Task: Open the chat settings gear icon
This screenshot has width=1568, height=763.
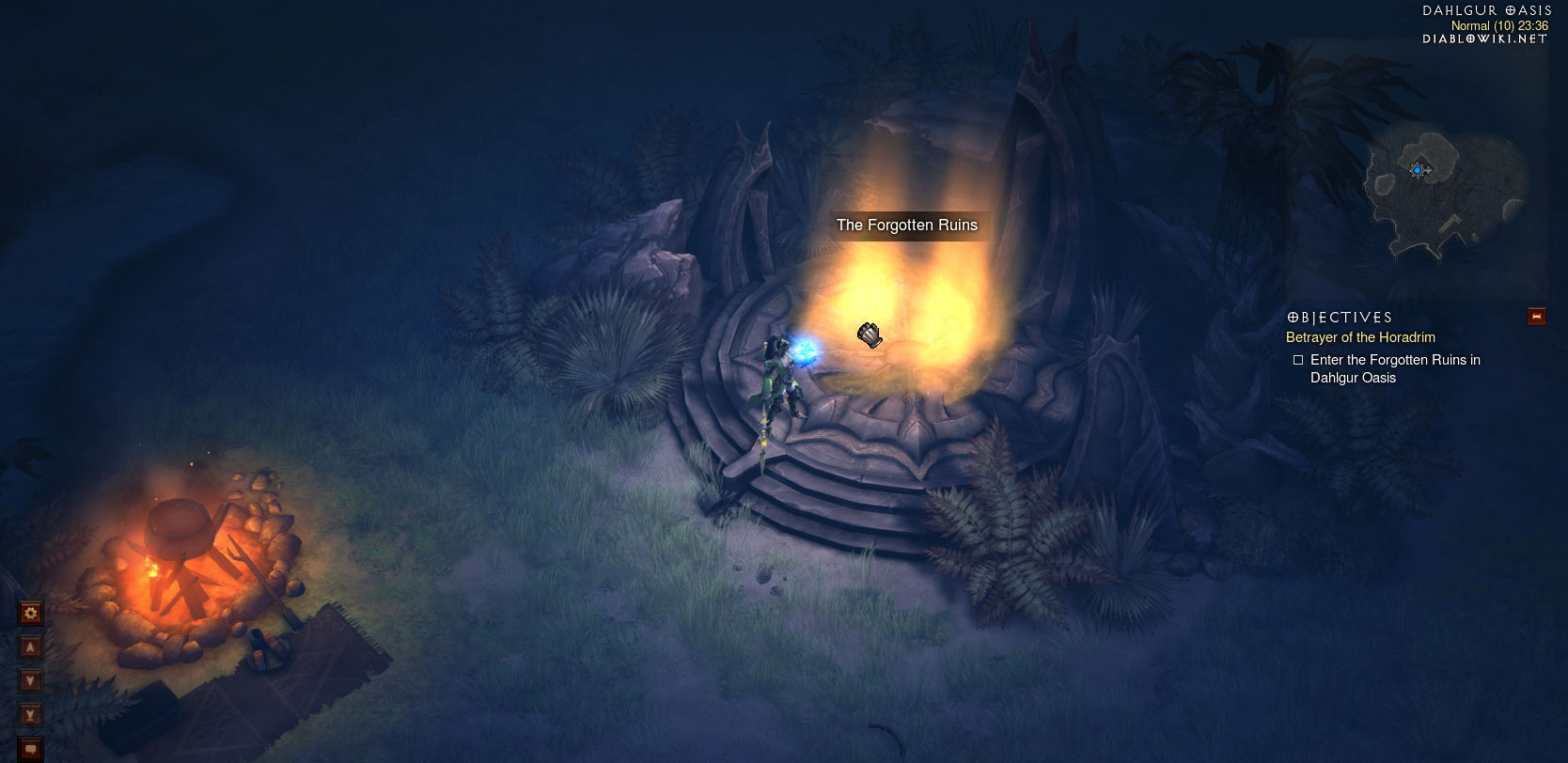Action: point(31,614)
